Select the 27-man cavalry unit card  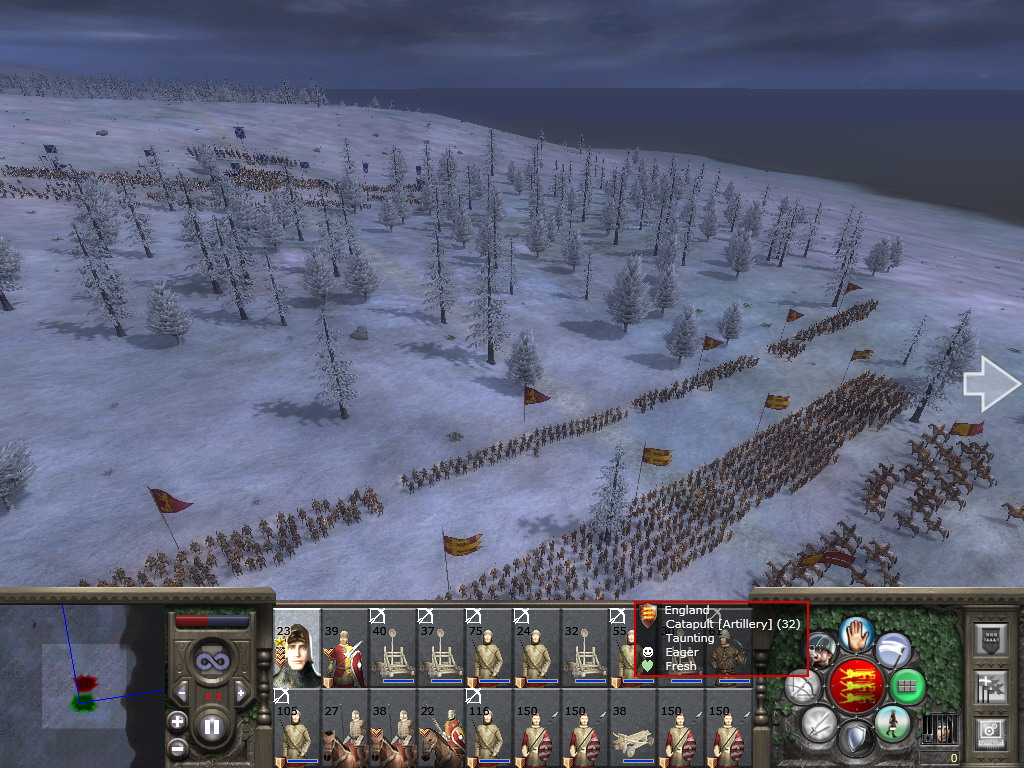click(x=345, y=728)
